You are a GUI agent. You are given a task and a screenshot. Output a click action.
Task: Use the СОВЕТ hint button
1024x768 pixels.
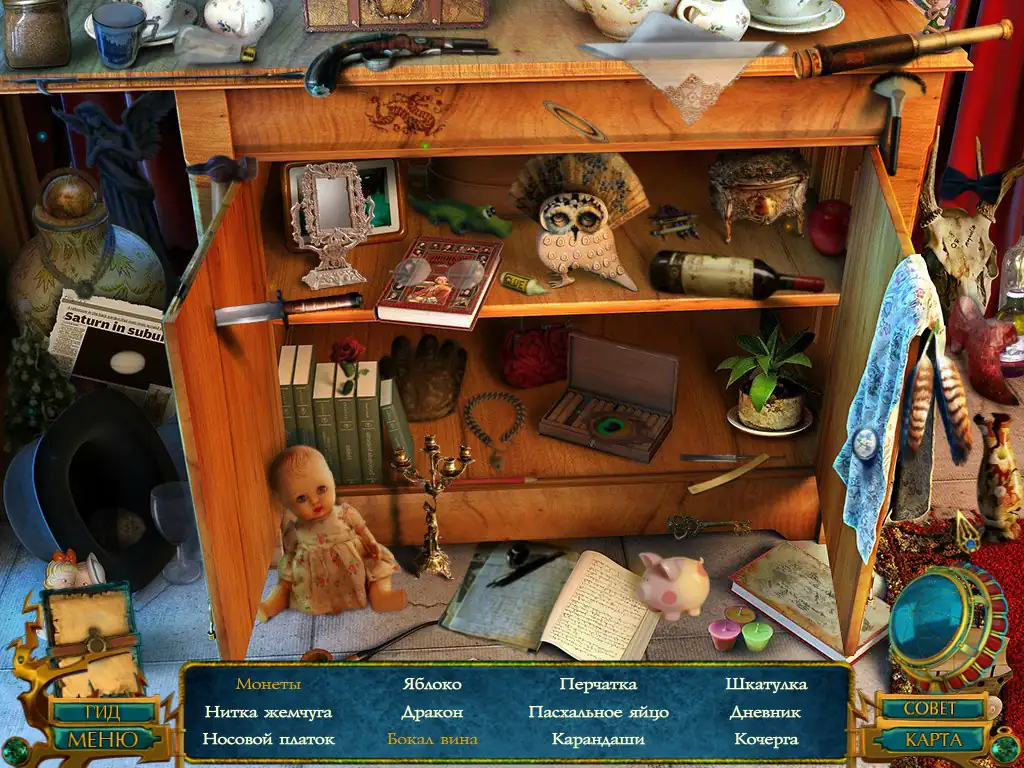point(930,708)
